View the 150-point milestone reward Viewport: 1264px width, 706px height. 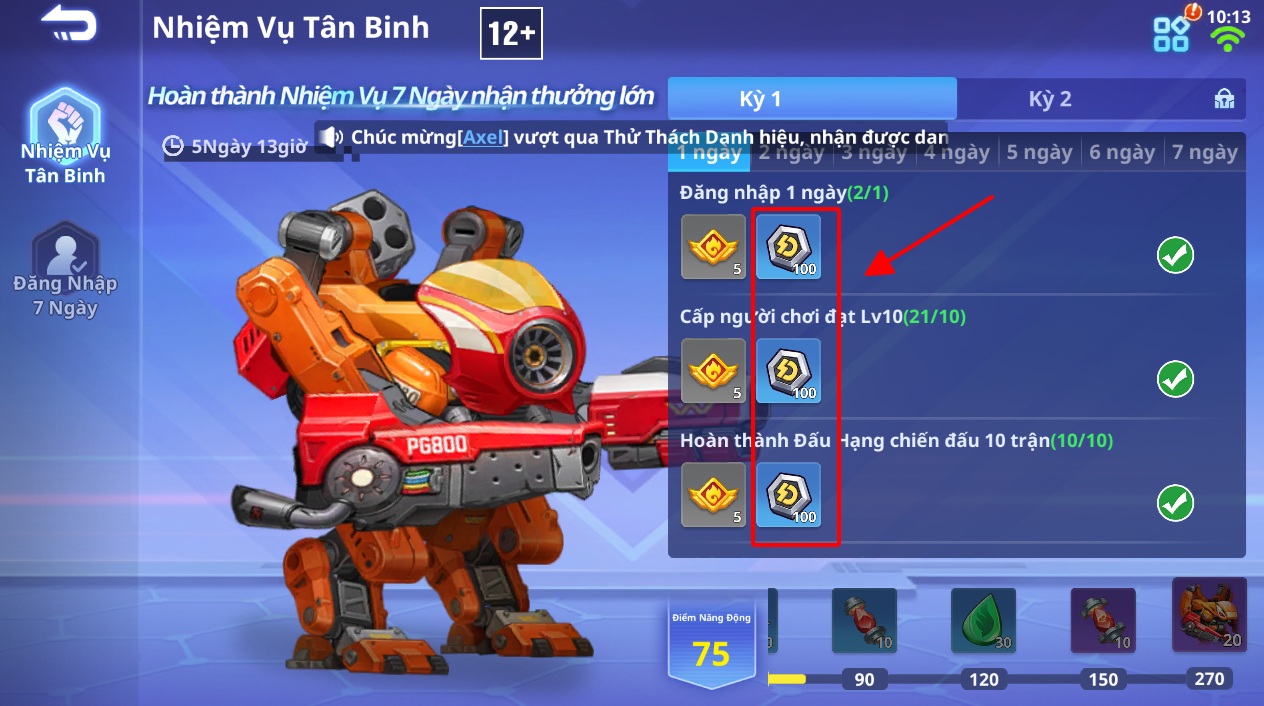(x=1103, y=620)
